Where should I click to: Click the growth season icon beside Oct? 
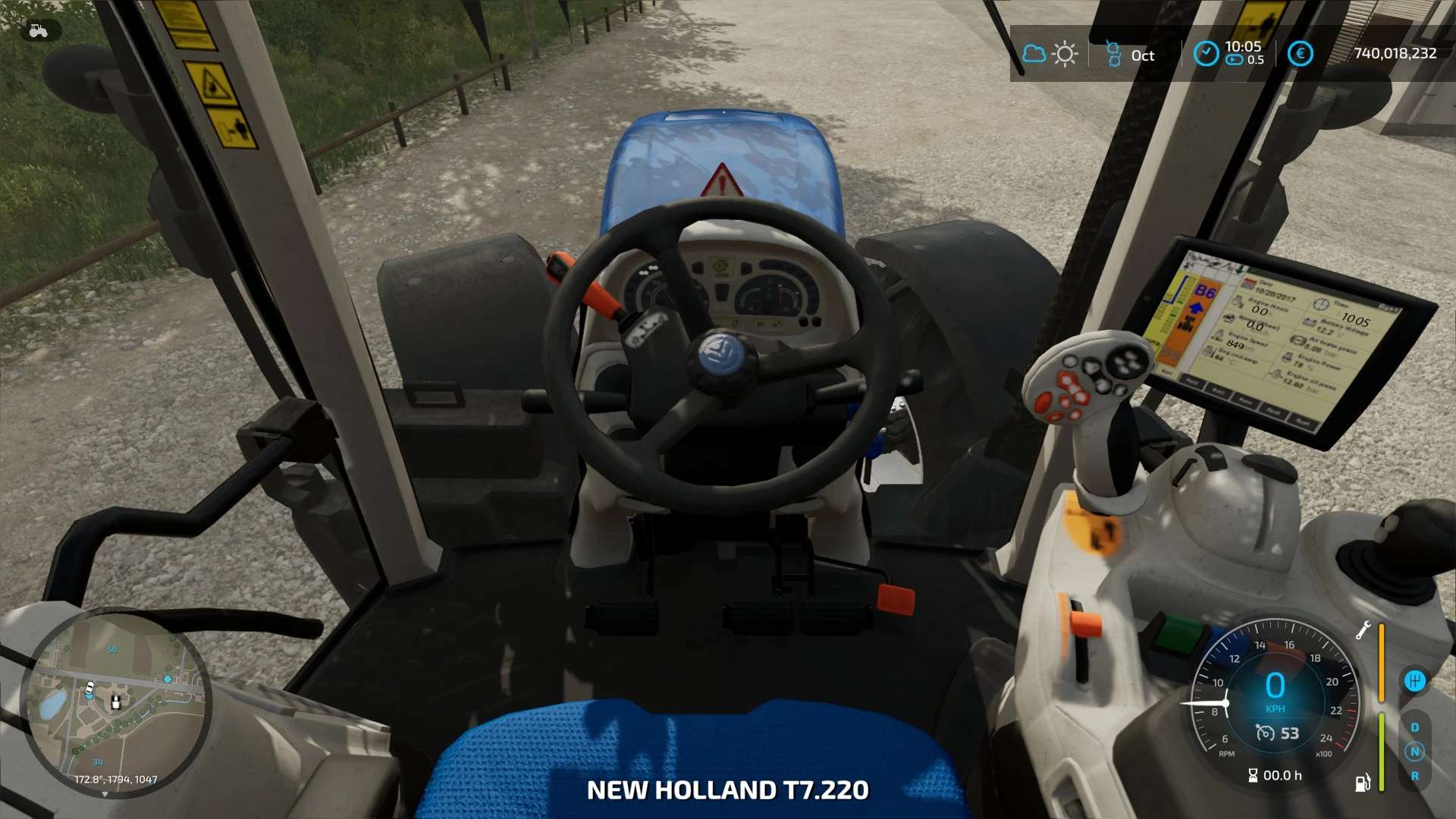[x=1113, y=54]
